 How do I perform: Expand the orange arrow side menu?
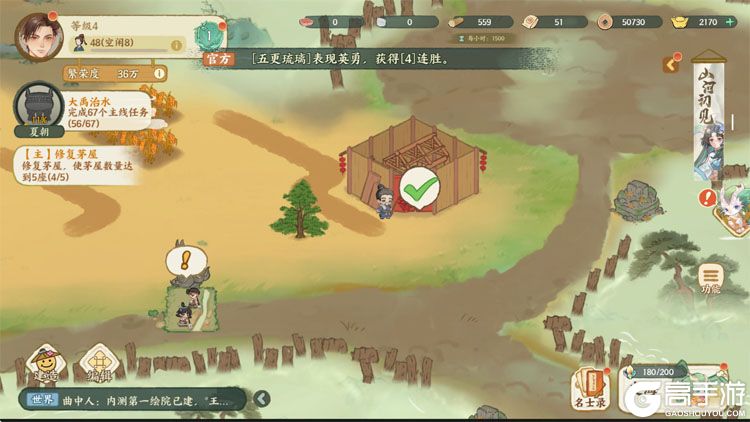tap(672, 64)
